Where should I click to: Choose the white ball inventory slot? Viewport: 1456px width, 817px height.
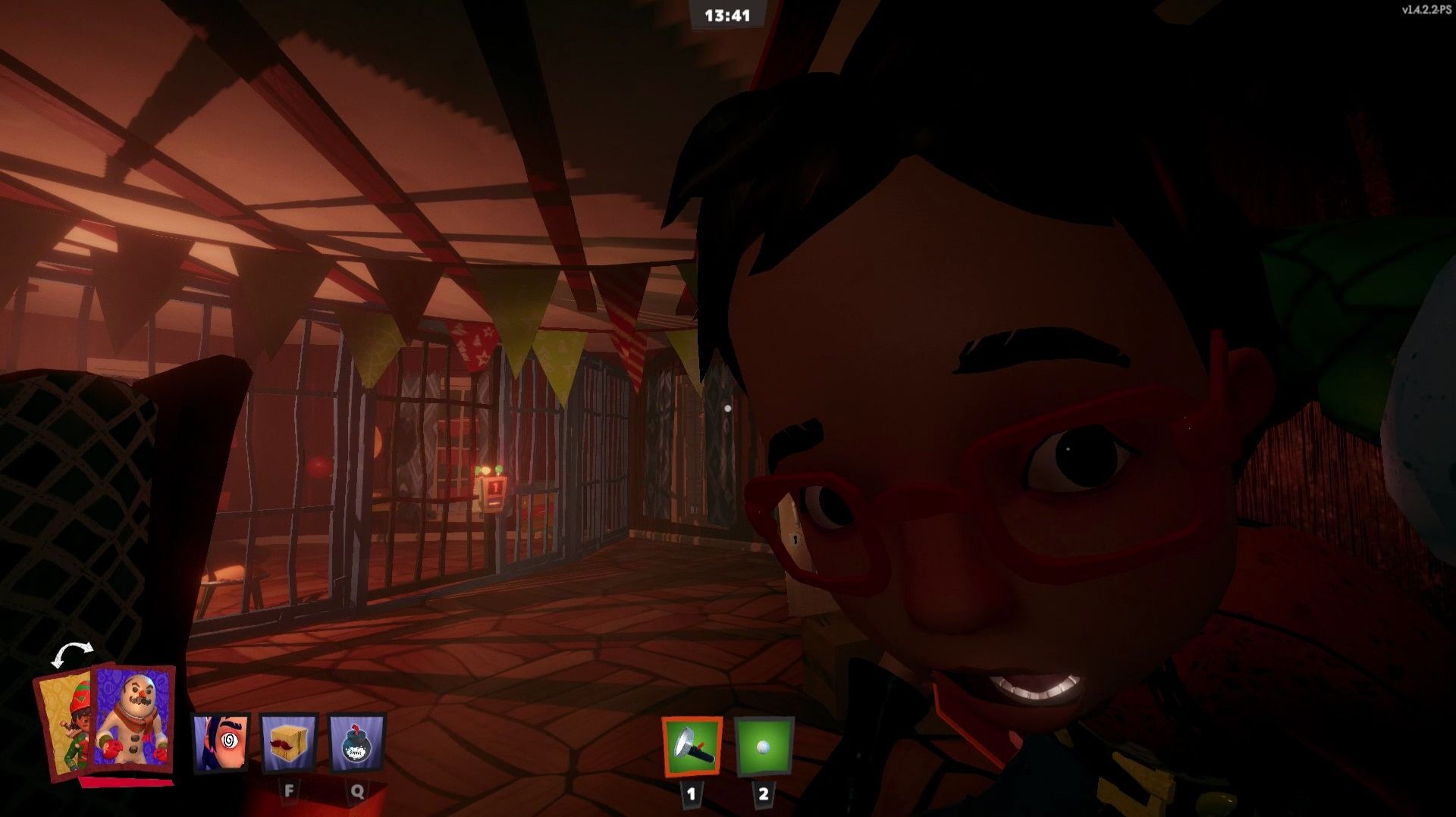[x=764, y=747]
